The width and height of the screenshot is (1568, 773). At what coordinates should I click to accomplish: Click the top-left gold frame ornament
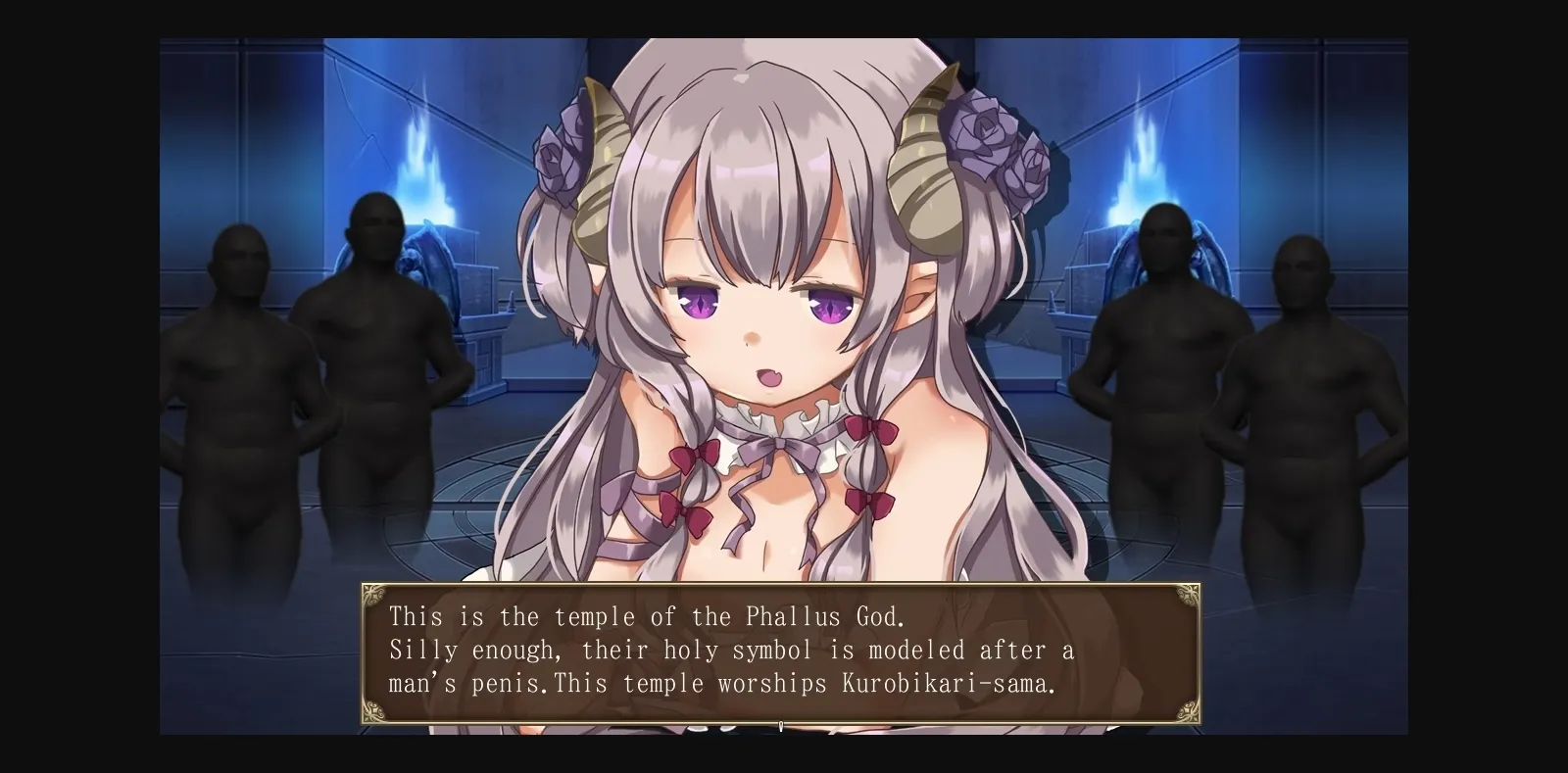point(375,596)
